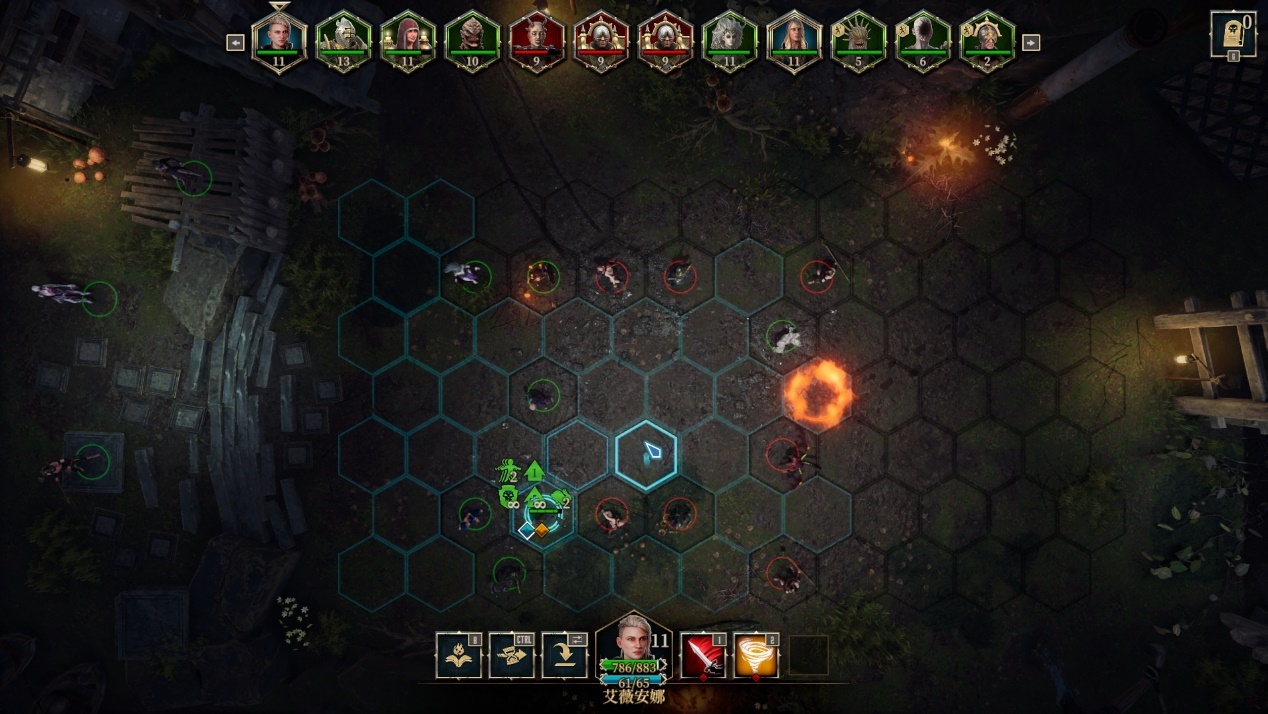The width and height of the screenshot is (1268, 714).
Task: Click the turn order right arrow
Action: [x=1031, y=42]
